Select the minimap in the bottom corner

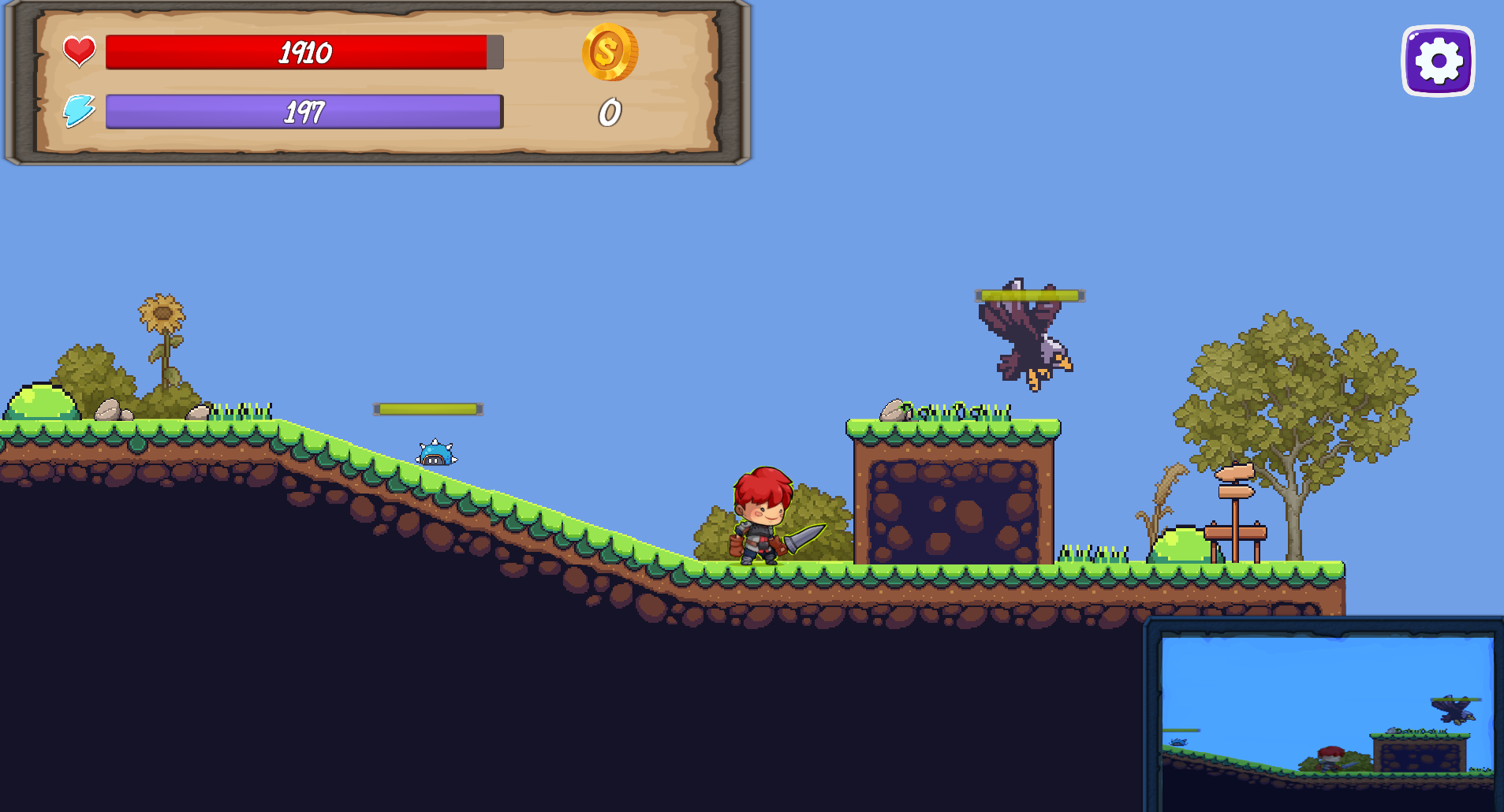[1325, 713]
